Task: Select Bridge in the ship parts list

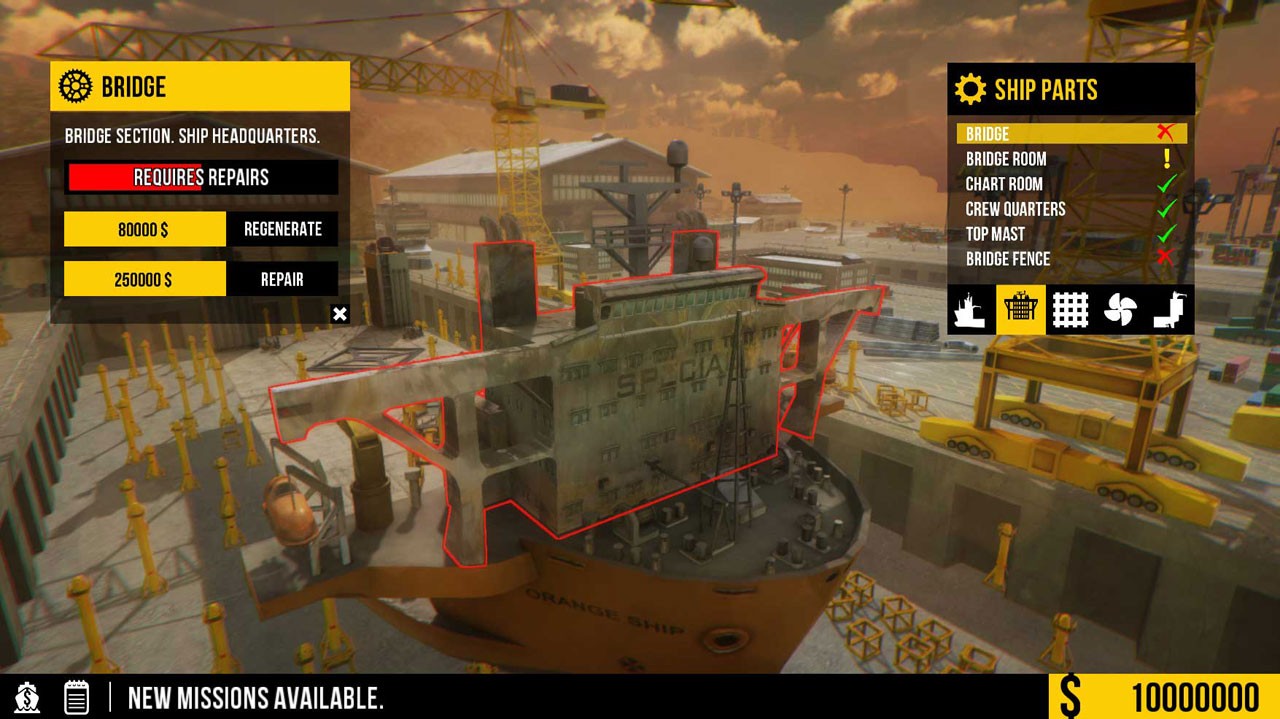Action: tap(1071, 134)
